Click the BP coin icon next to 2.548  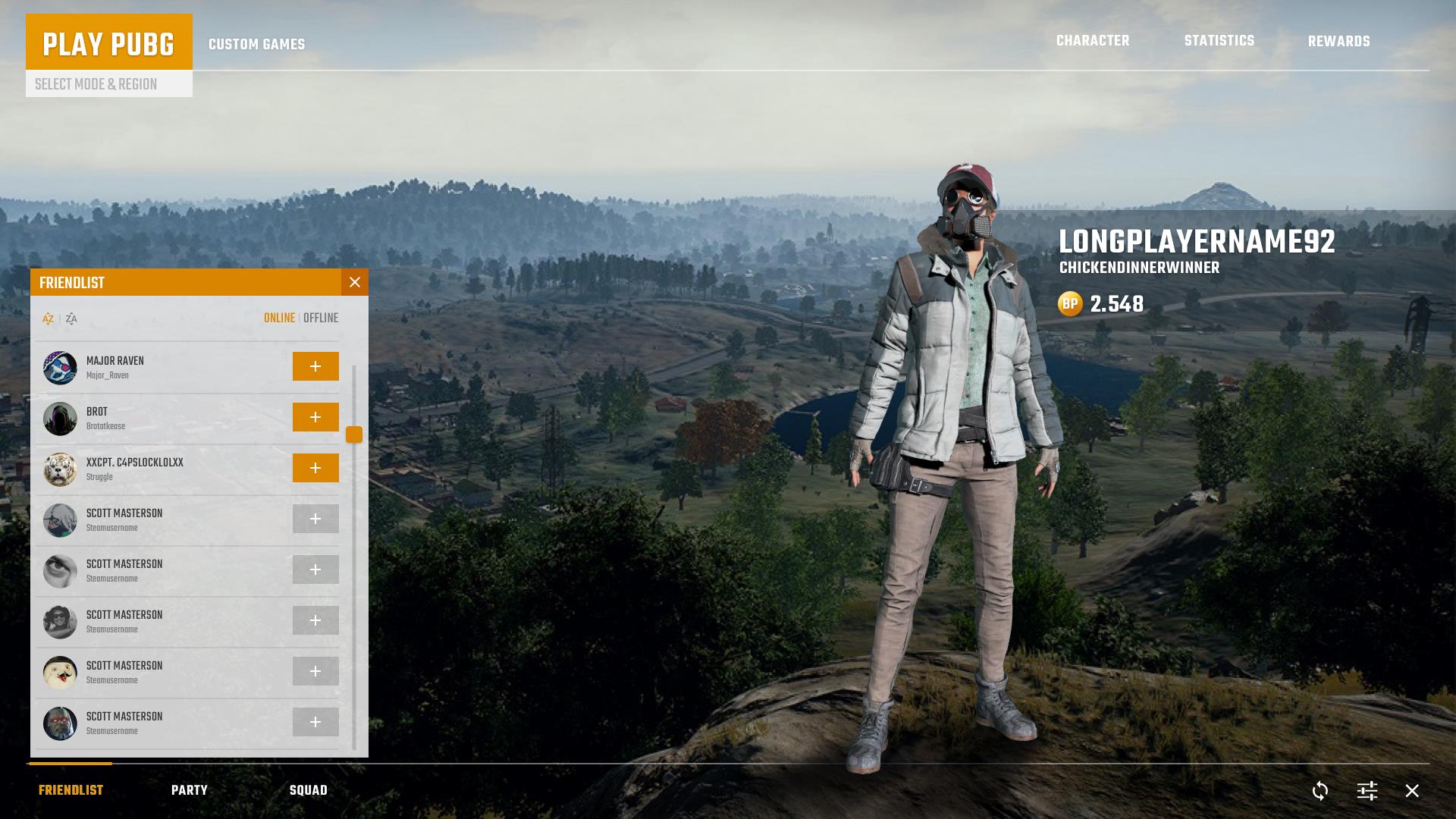point(1070,305)
